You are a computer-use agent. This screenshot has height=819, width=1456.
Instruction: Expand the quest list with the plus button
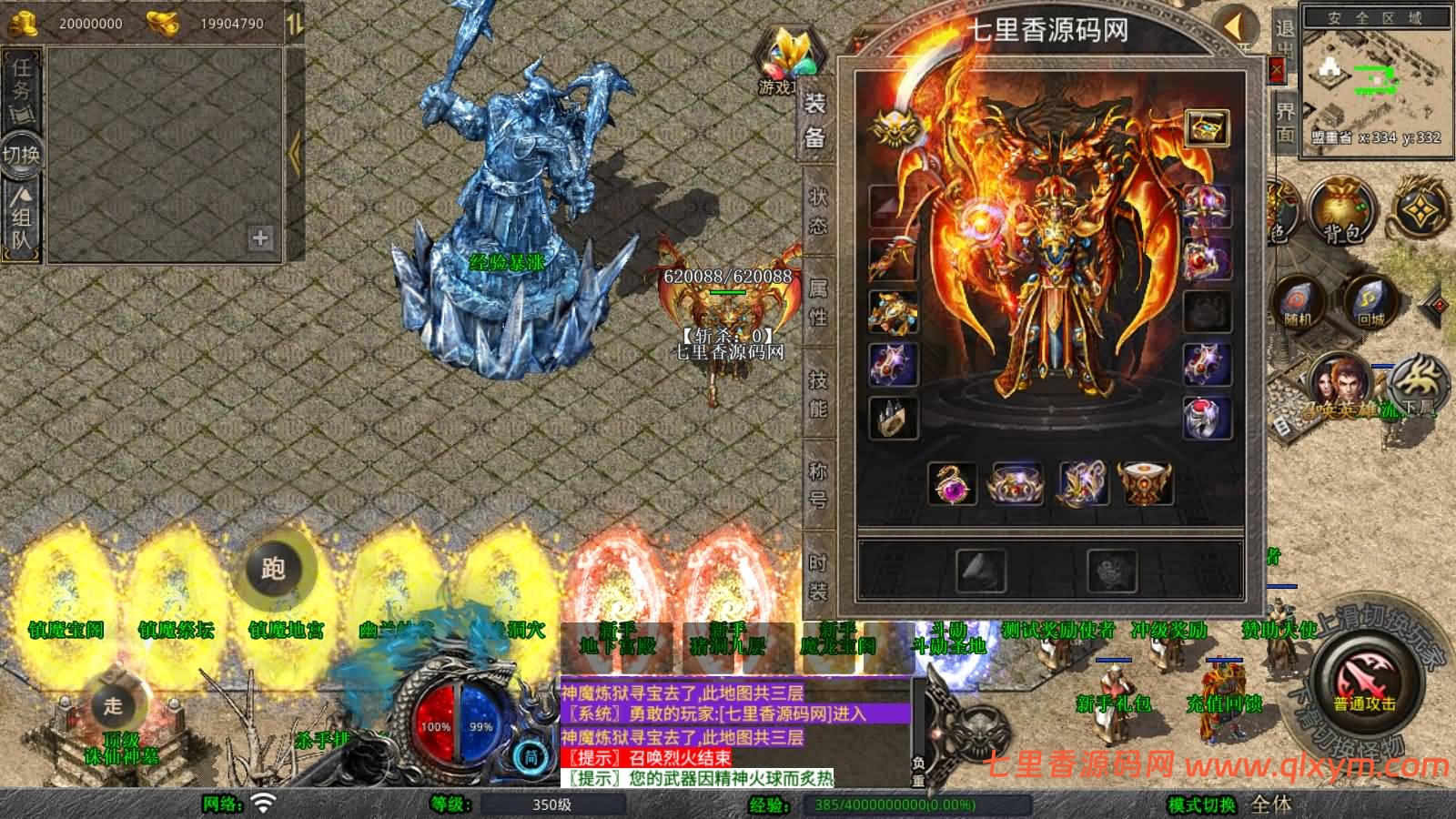(261, 238)
